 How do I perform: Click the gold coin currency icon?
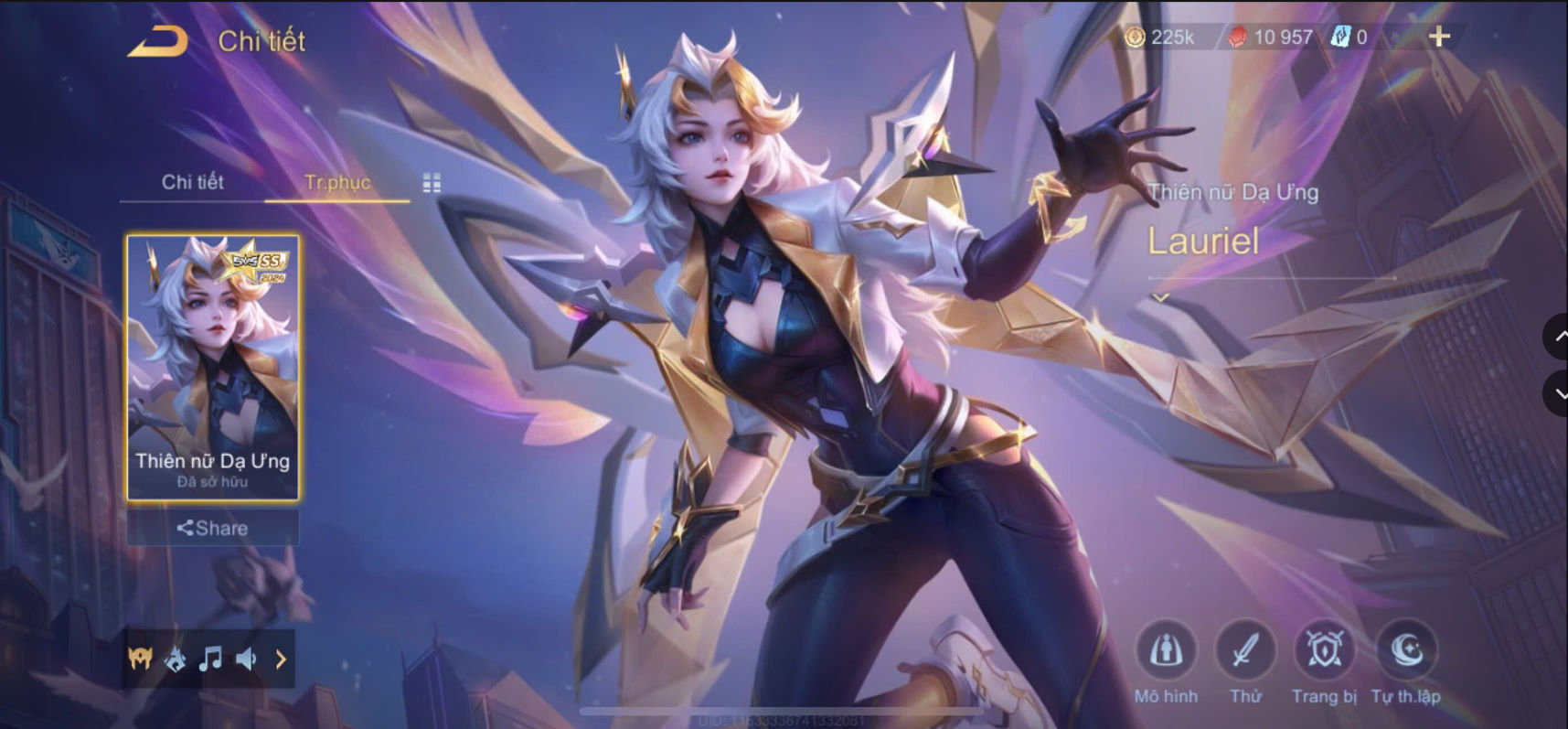1136,38
